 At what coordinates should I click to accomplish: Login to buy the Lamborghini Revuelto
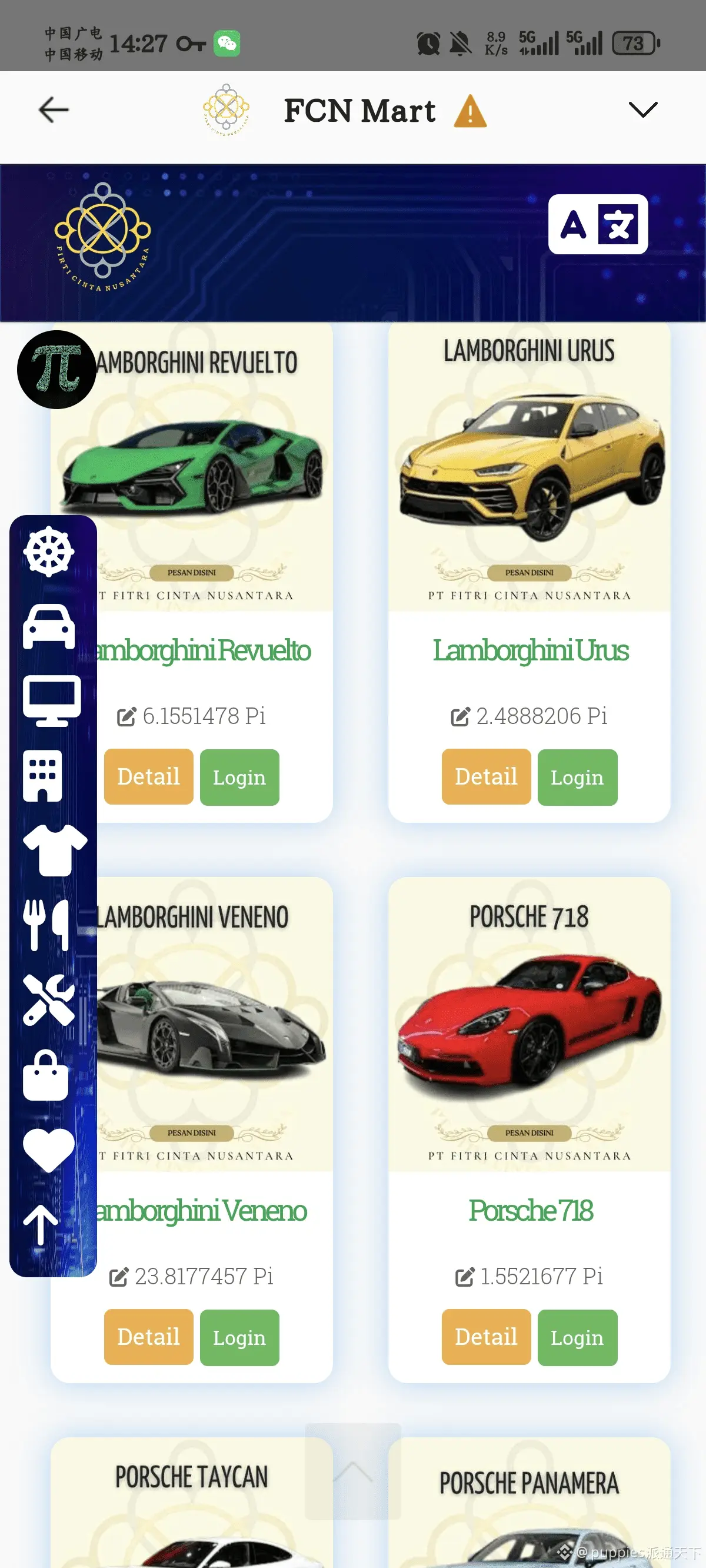coord(239,778)
